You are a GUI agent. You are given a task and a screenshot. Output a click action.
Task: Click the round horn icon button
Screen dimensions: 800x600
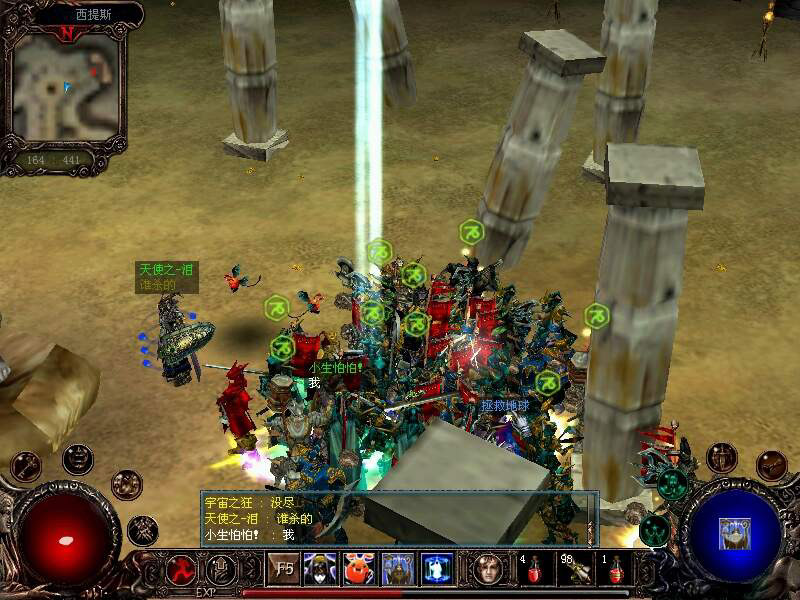tap(771, 464)
